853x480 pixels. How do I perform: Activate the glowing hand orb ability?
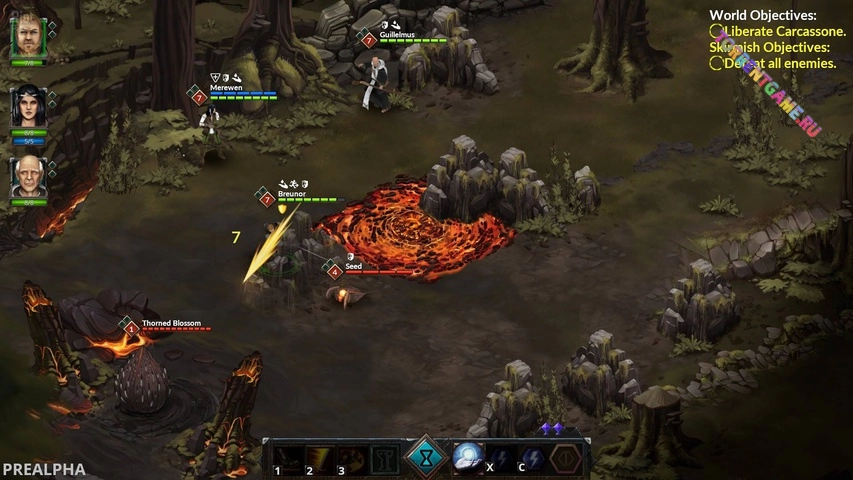[x=468, y=457]
